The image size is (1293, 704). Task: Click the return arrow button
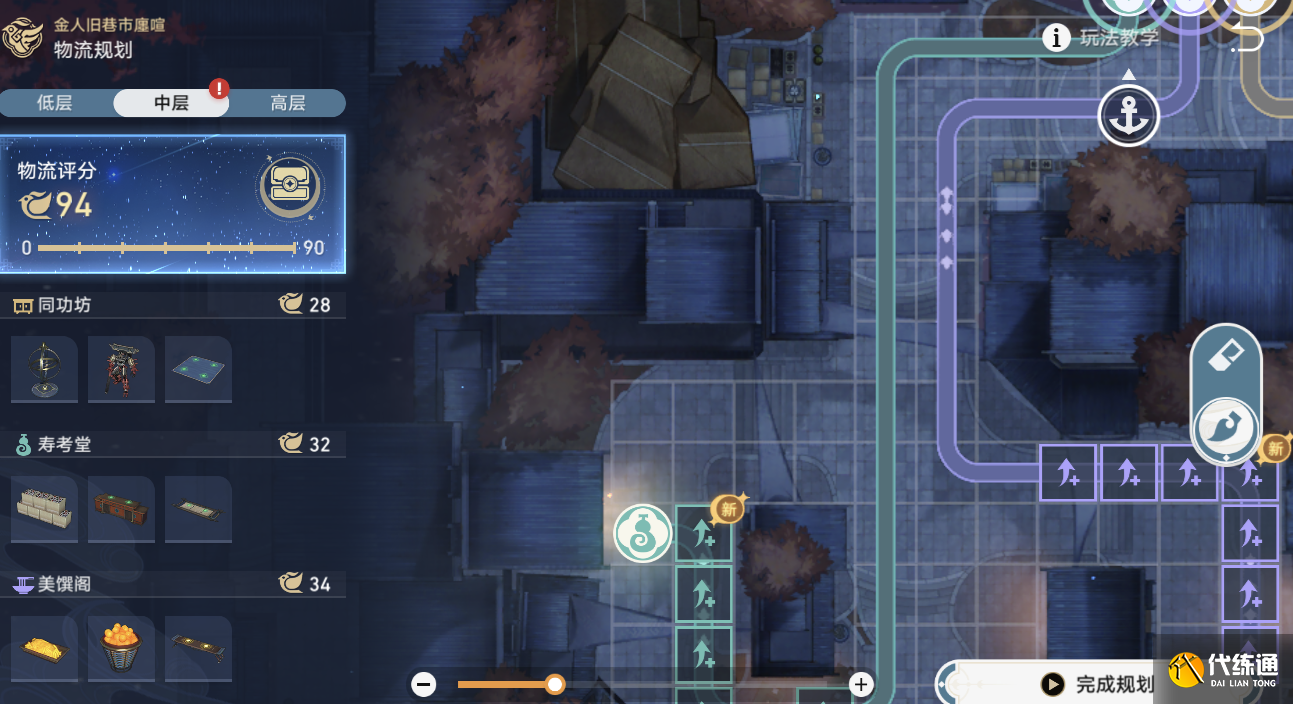[1247, 41]
